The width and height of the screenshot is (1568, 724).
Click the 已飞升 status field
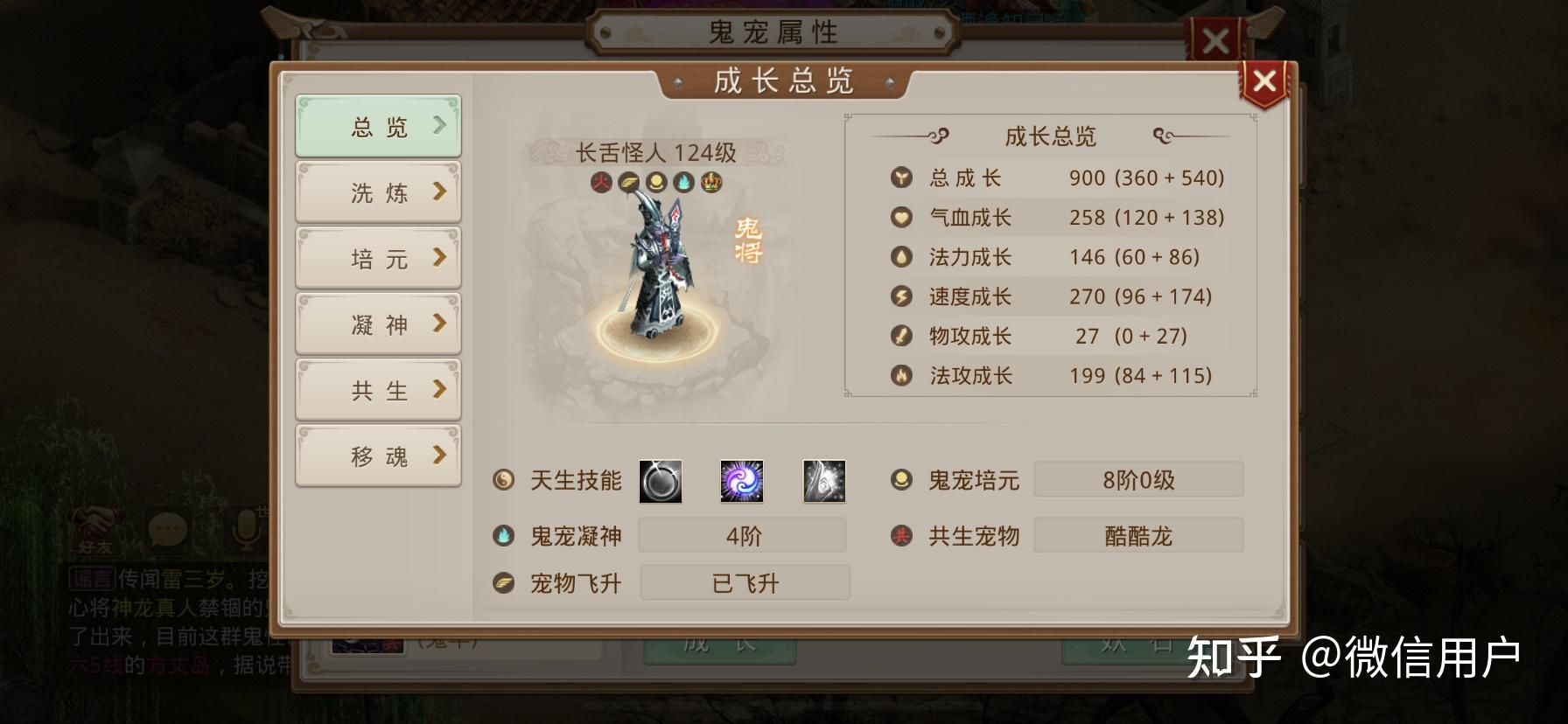[745, 582]
